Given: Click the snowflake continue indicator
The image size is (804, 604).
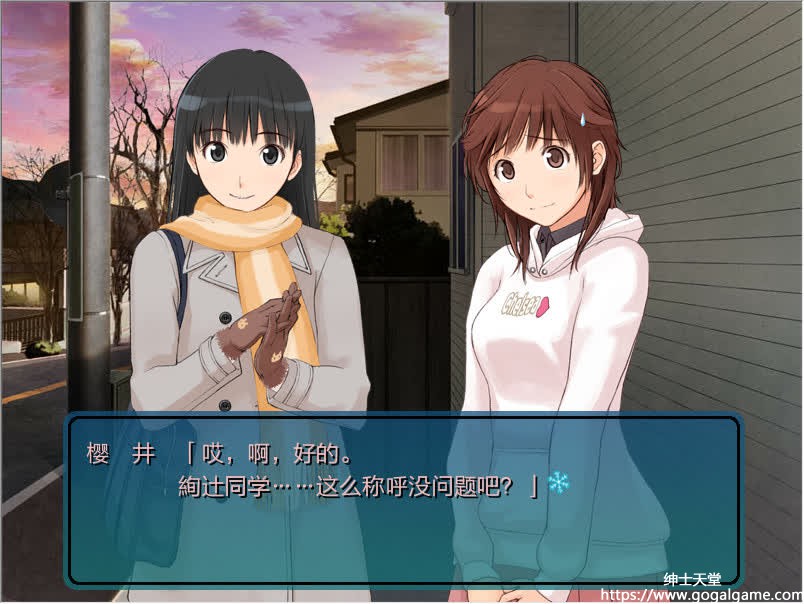Looking at the screenshot, I should click(x=558, y=484).
